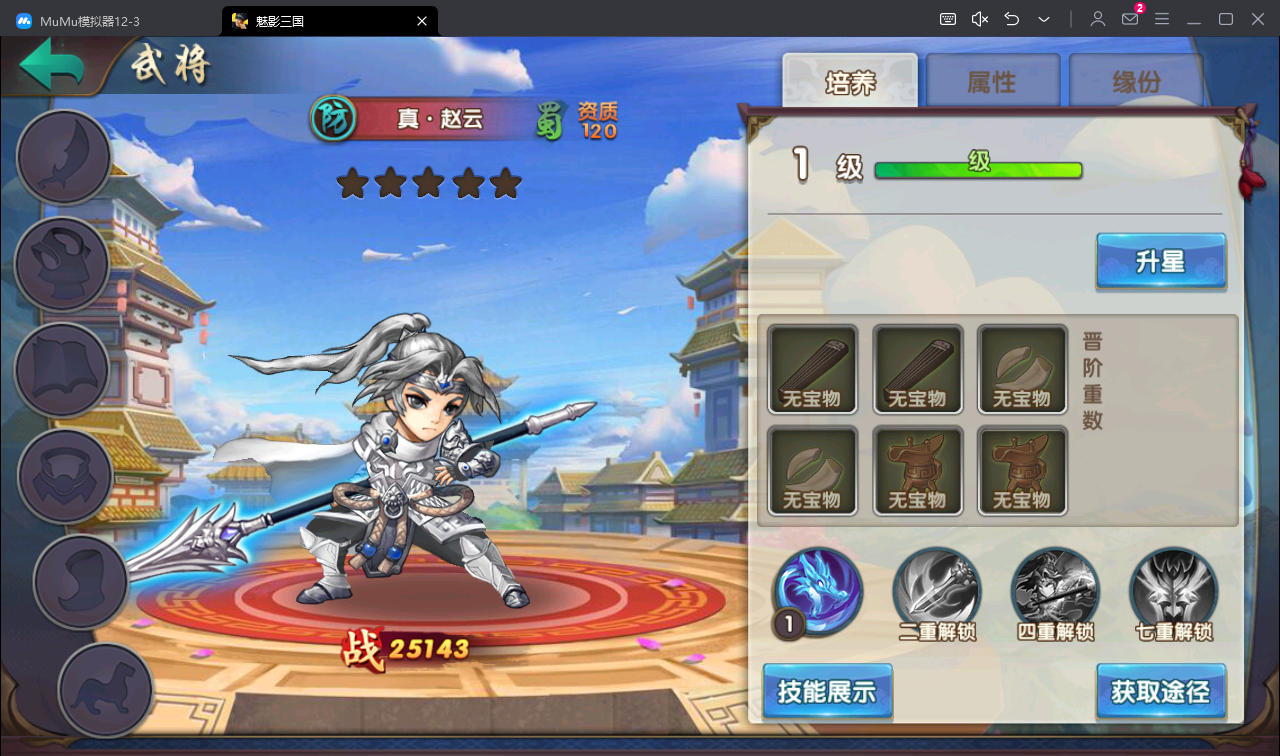Open 技能展示 skill showcase
Viewport: 1280px width, 756px height.
pyautogui.click(x=827, y=691)
